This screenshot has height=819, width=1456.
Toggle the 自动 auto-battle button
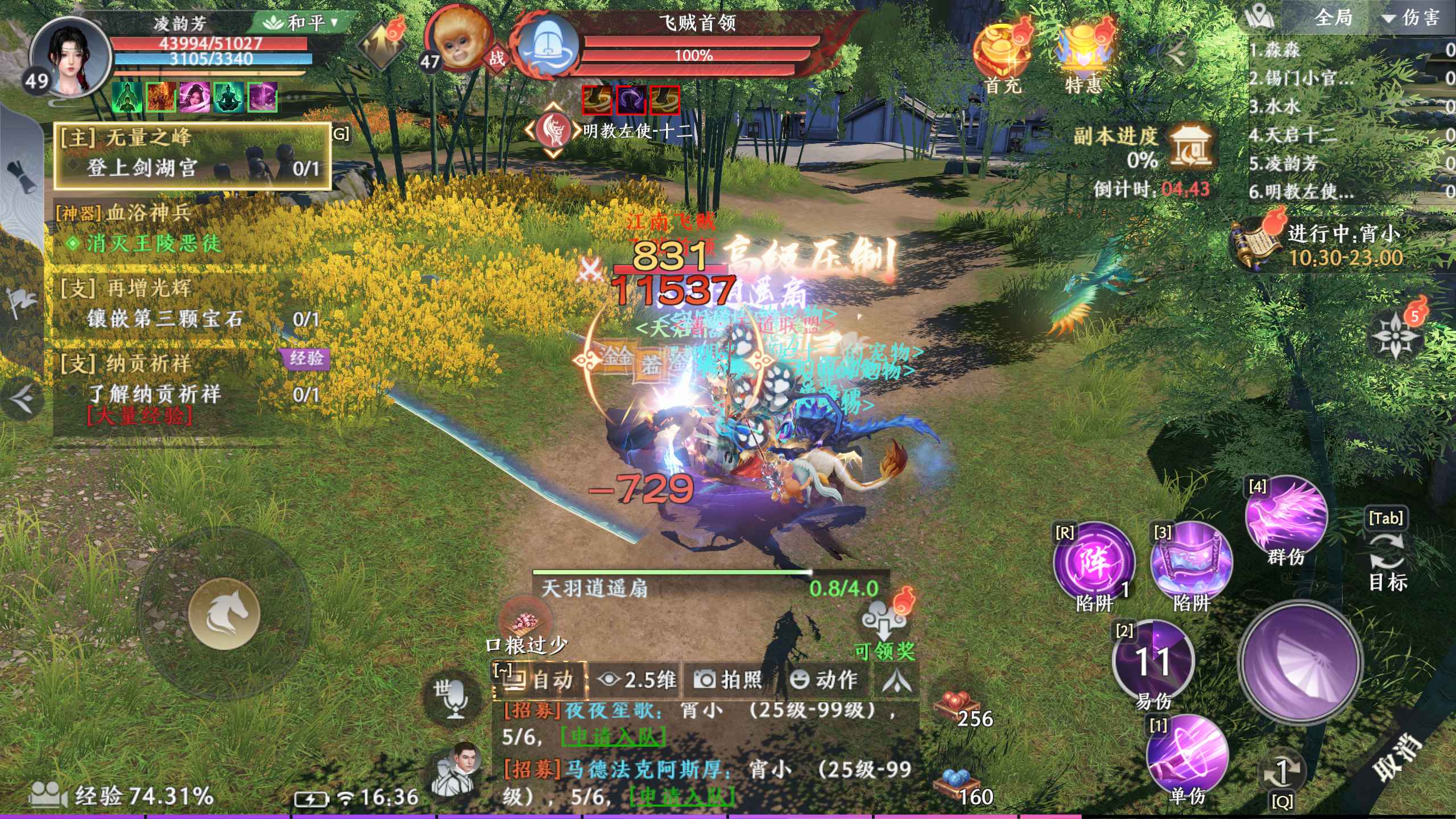(540, 680)
